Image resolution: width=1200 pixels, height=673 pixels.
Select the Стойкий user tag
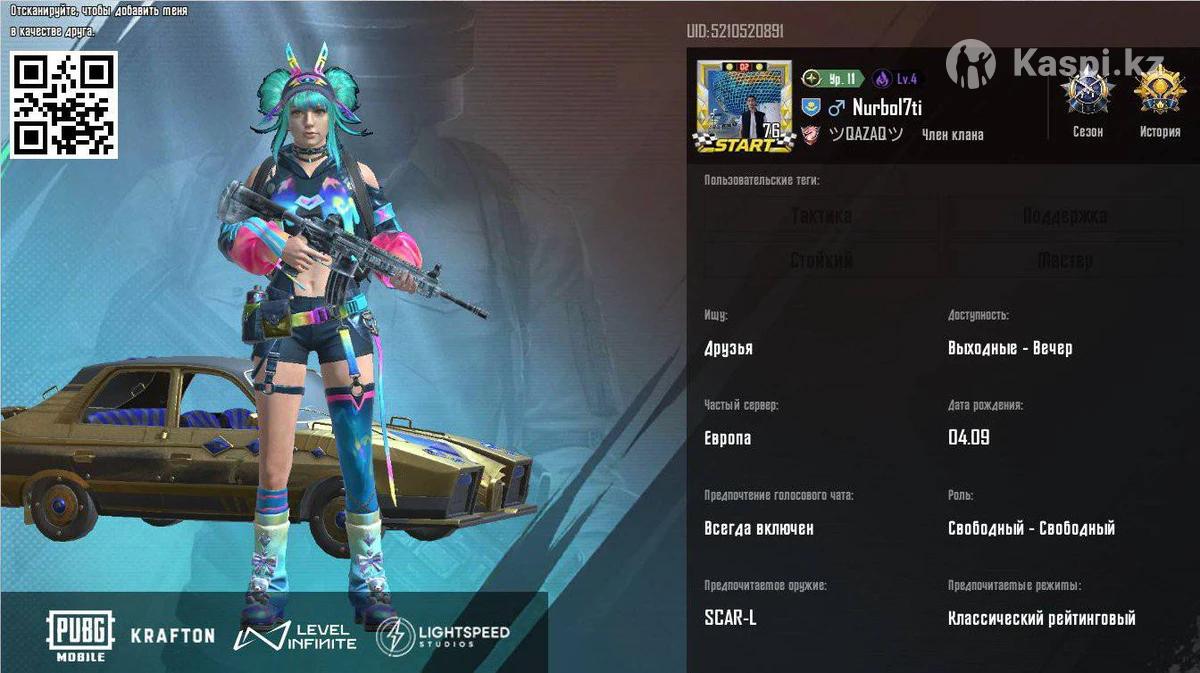(x=821, y=261)
